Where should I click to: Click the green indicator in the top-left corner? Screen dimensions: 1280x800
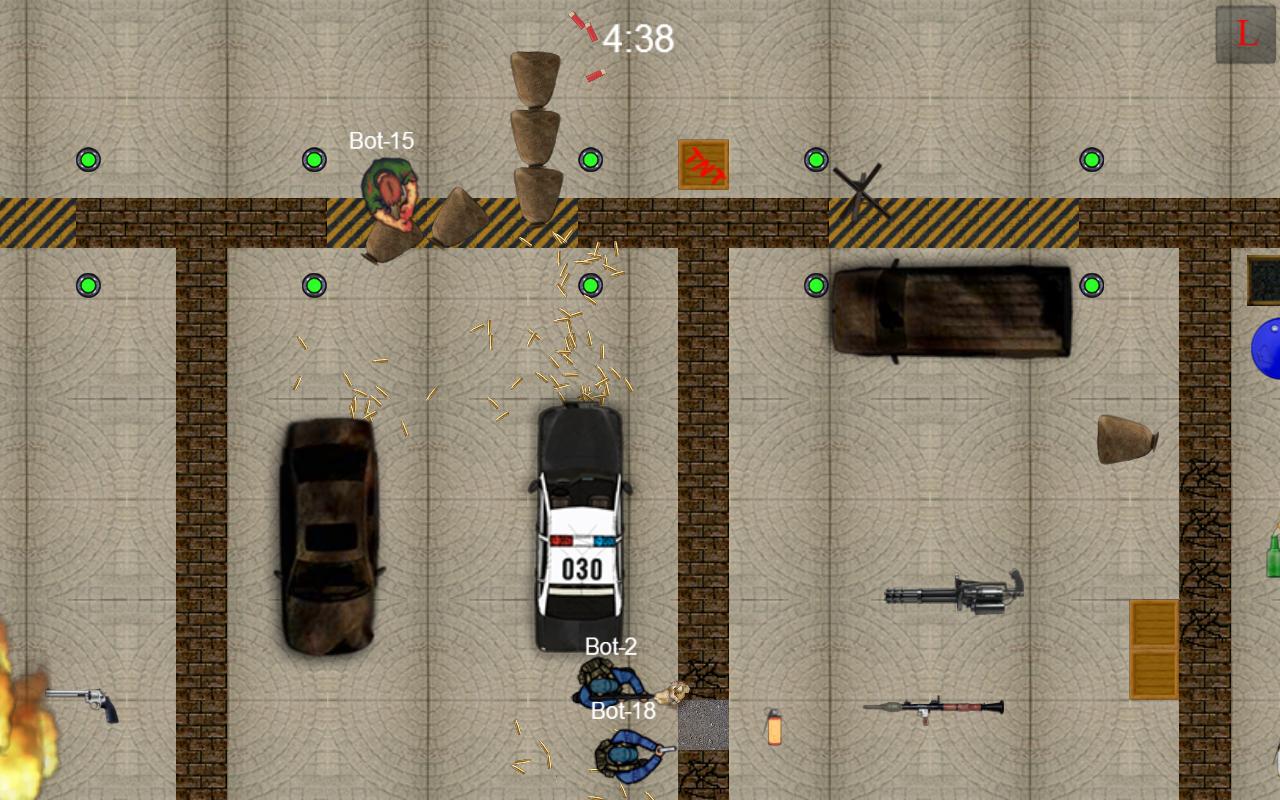[x=88, y=159]
